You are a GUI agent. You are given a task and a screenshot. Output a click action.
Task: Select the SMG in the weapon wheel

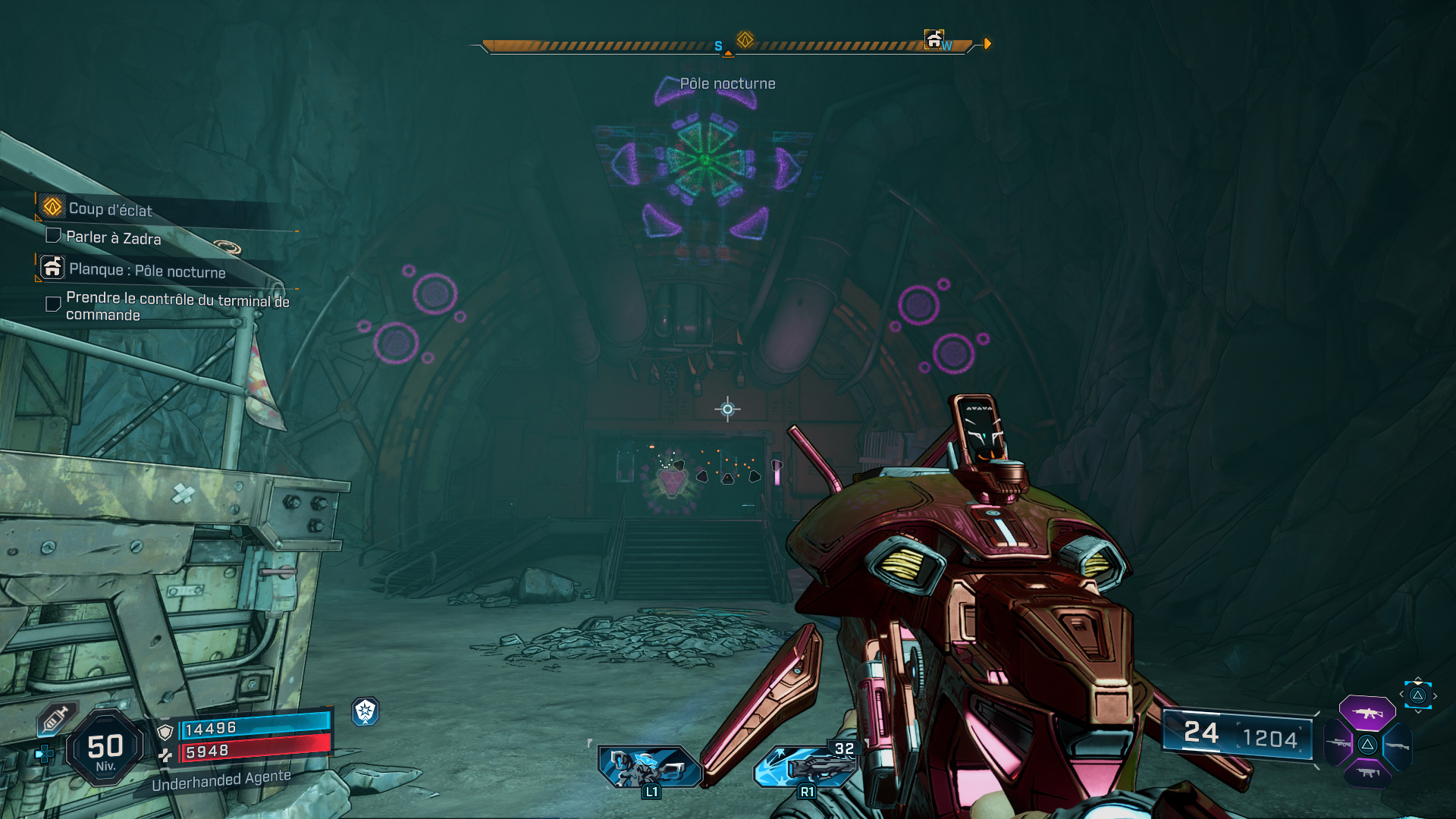(x=1368, y=773)
